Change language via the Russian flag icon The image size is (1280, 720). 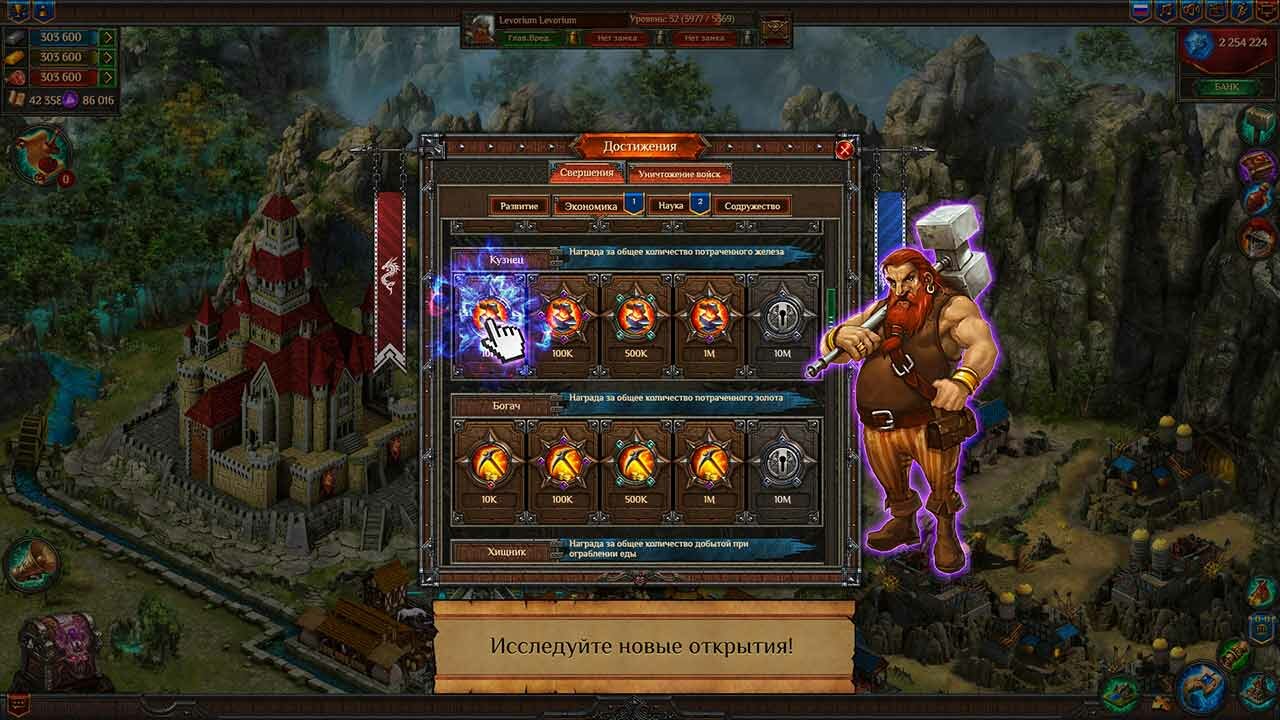click(1140, 11)
